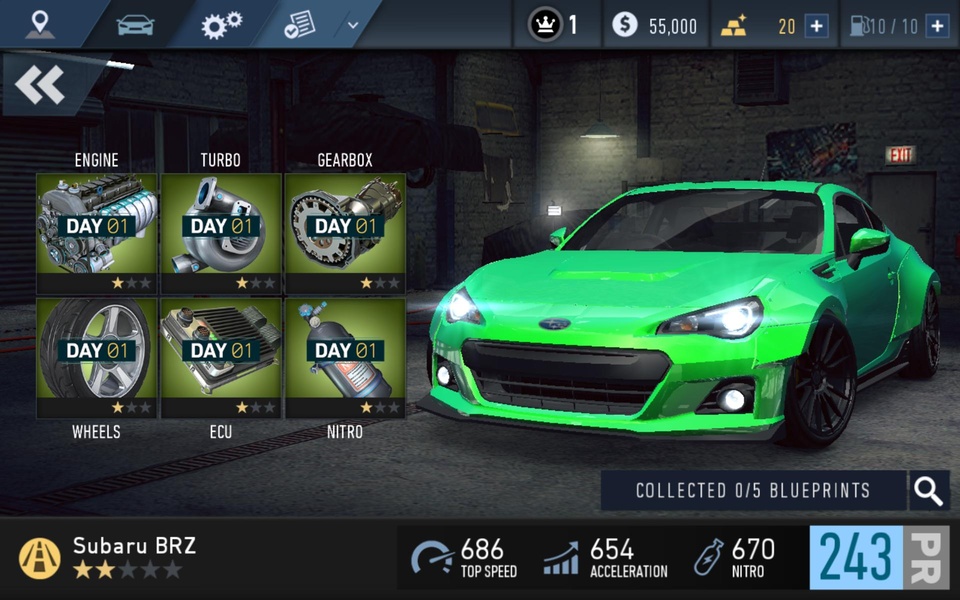Viewport: 960px width, 600px height.
Task: Choose the Nitro part slot
Action: (345, 357)
